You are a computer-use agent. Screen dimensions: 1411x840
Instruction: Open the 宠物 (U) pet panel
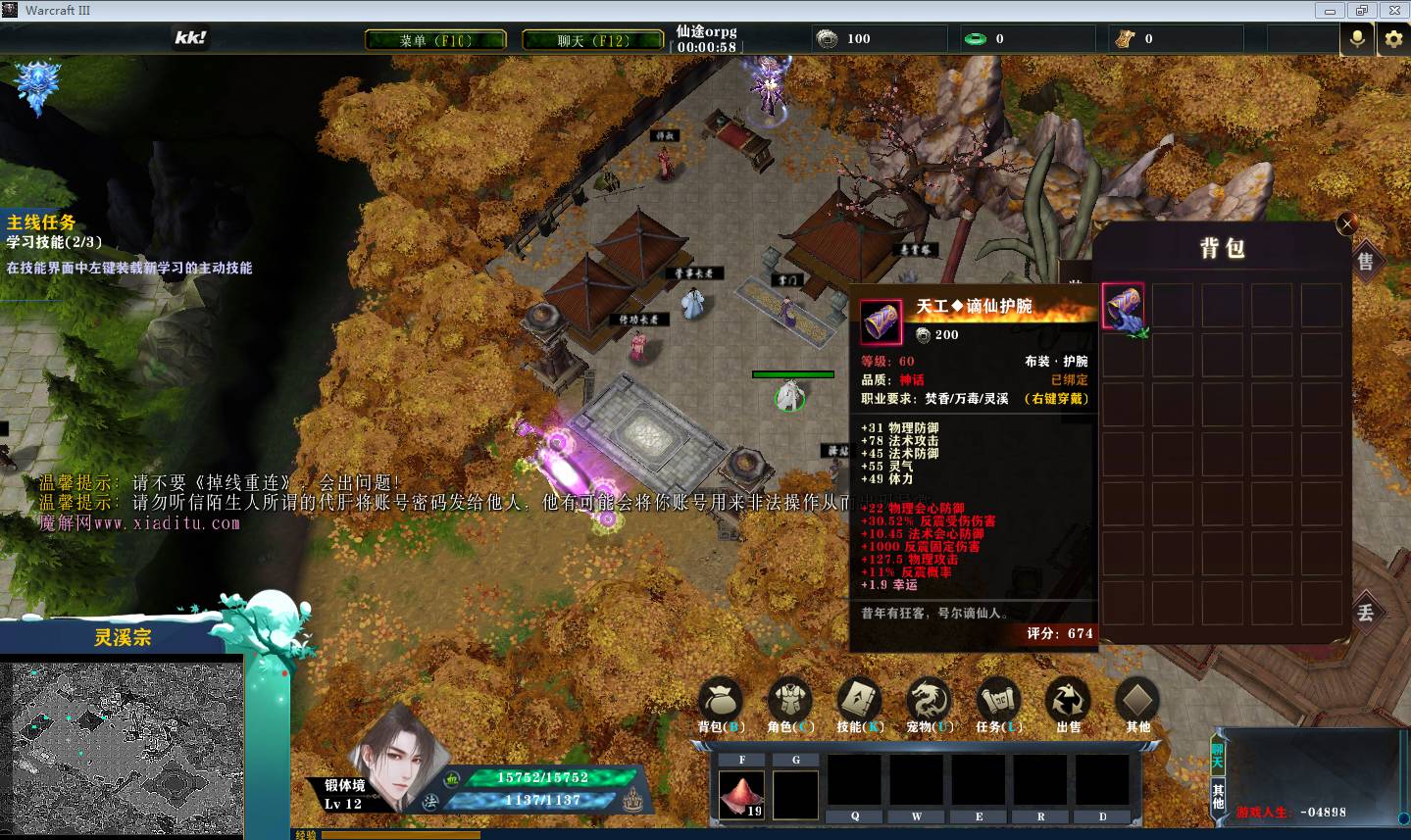coord(930,700)
